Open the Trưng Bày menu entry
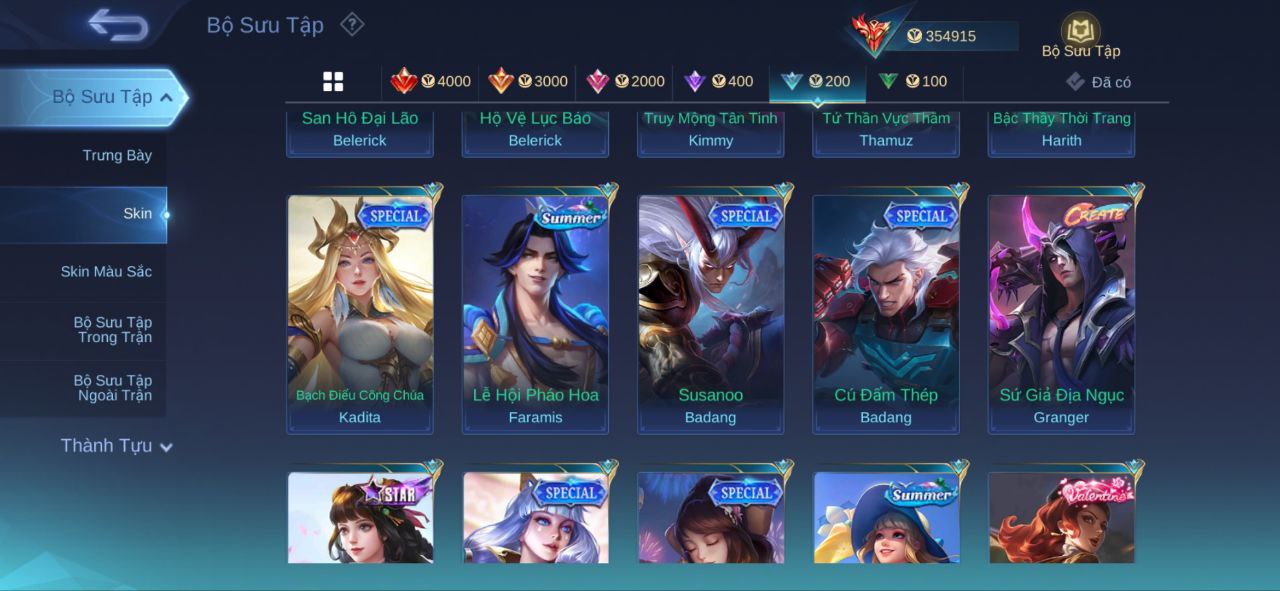The width and height of the screenshot is (1280, 591). tap(117, 155)
